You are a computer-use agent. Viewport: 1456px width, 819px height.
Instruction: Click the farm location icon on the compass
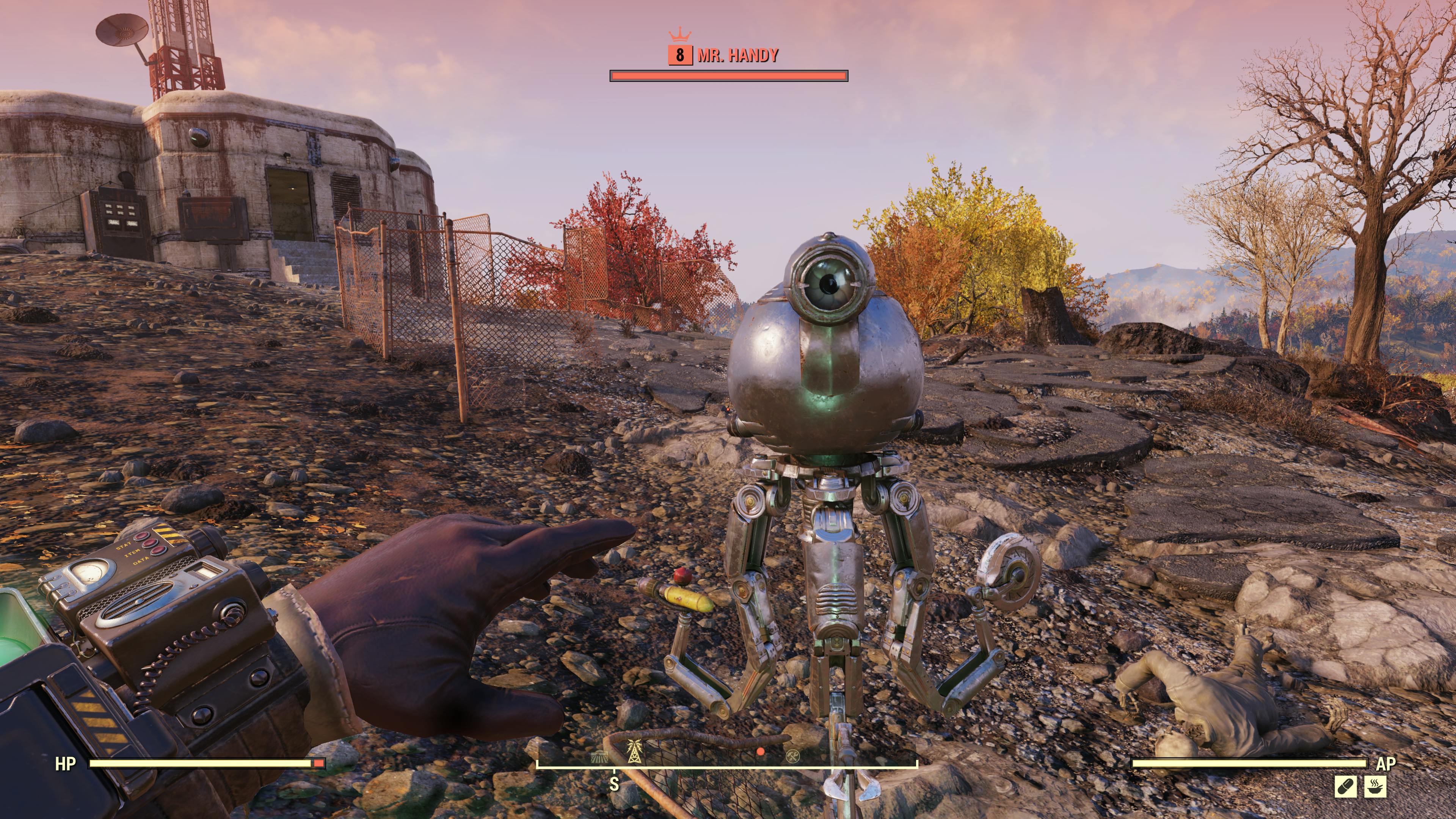click(599, 758)
